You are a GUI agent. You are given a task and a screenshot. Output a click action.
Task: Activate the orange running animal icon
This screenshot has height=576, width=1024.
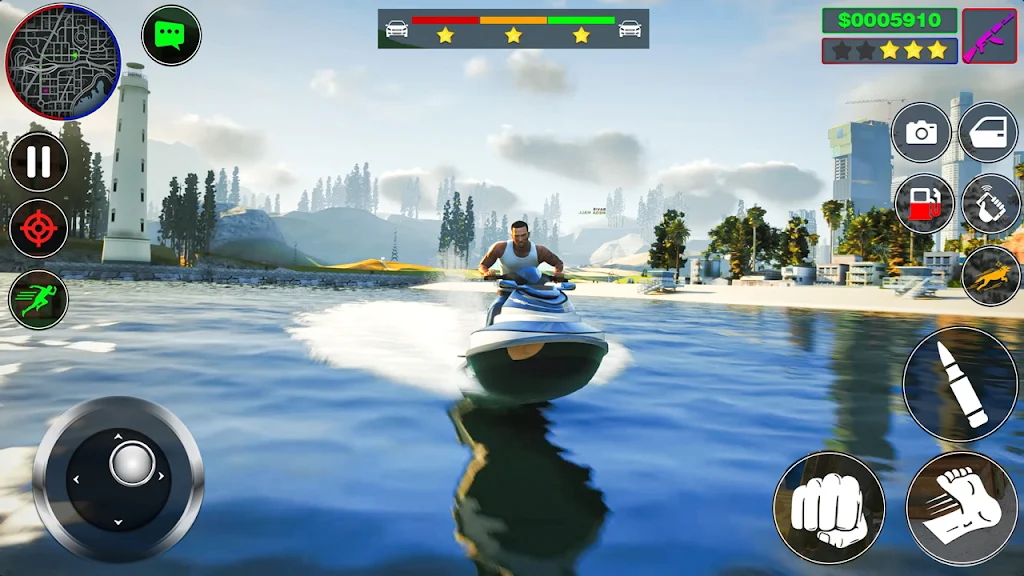pyautogui.click(x=990, y=274)
